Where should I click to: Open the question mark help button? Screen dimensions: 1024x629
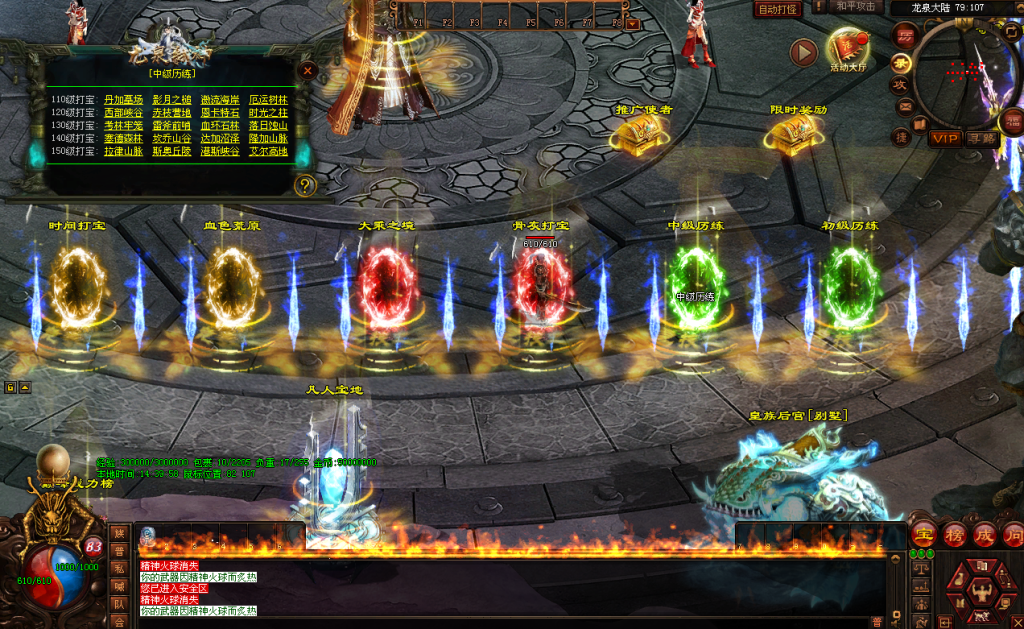tap(305, 185)
